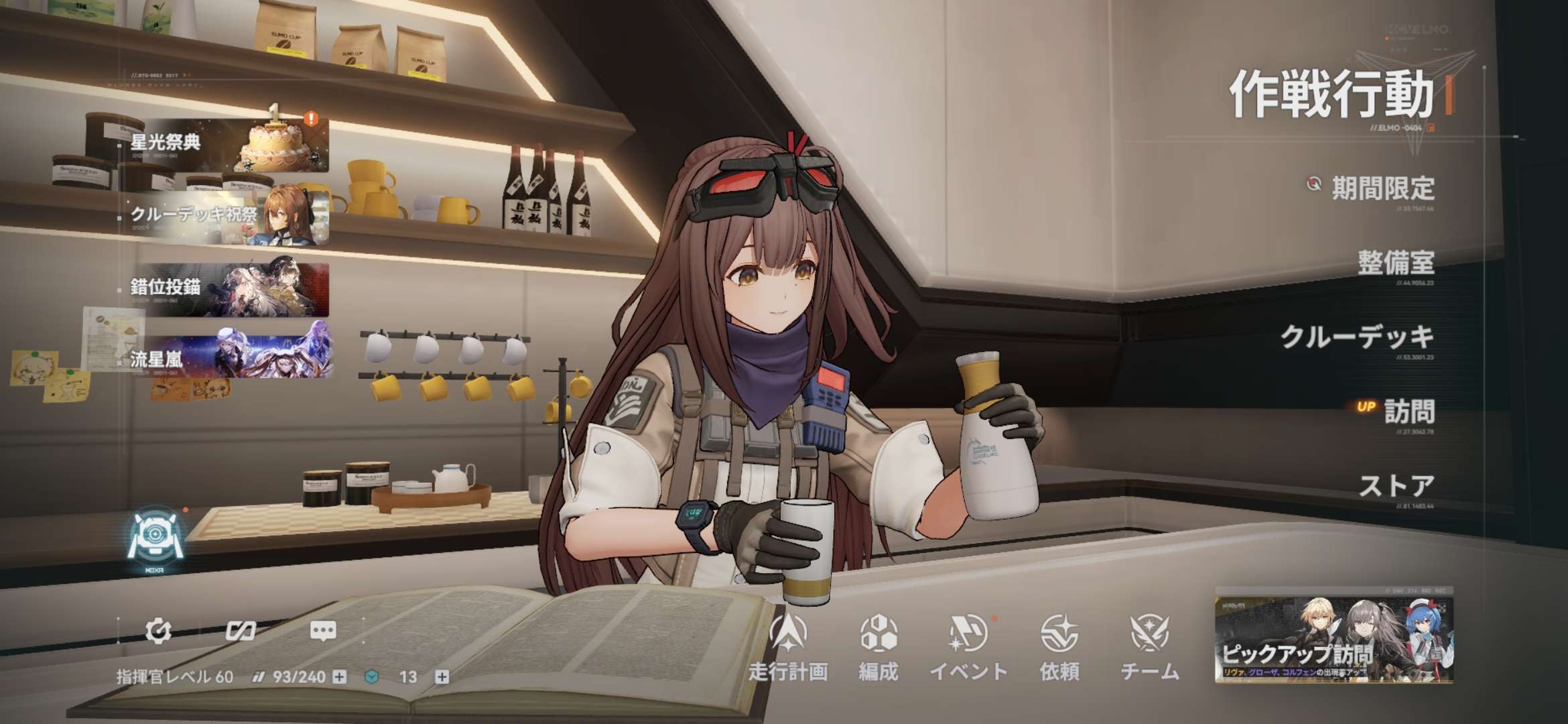Open the 依頼 commissions screen

1059,647
